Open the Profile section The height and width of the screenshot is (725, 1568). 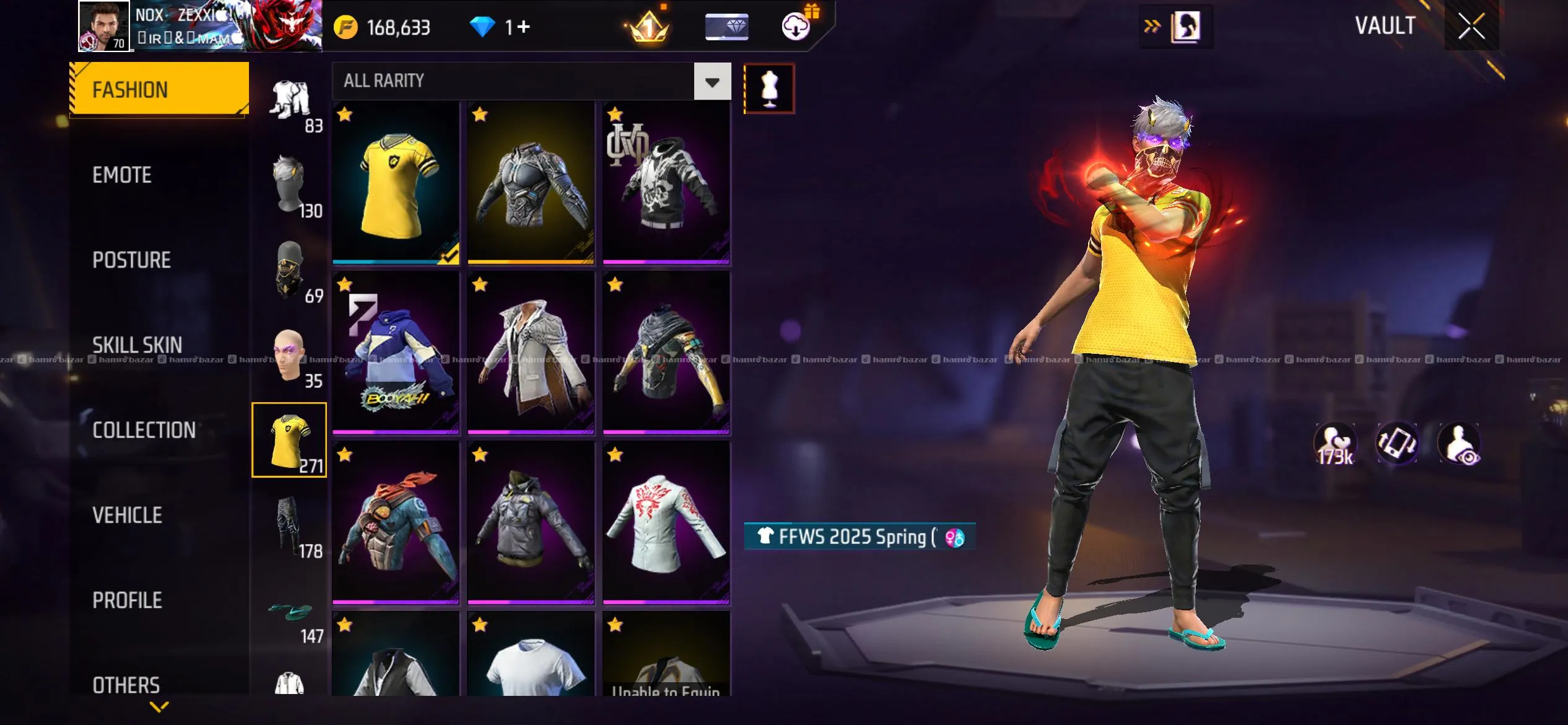pyautogui.click(x=127, y=600)
